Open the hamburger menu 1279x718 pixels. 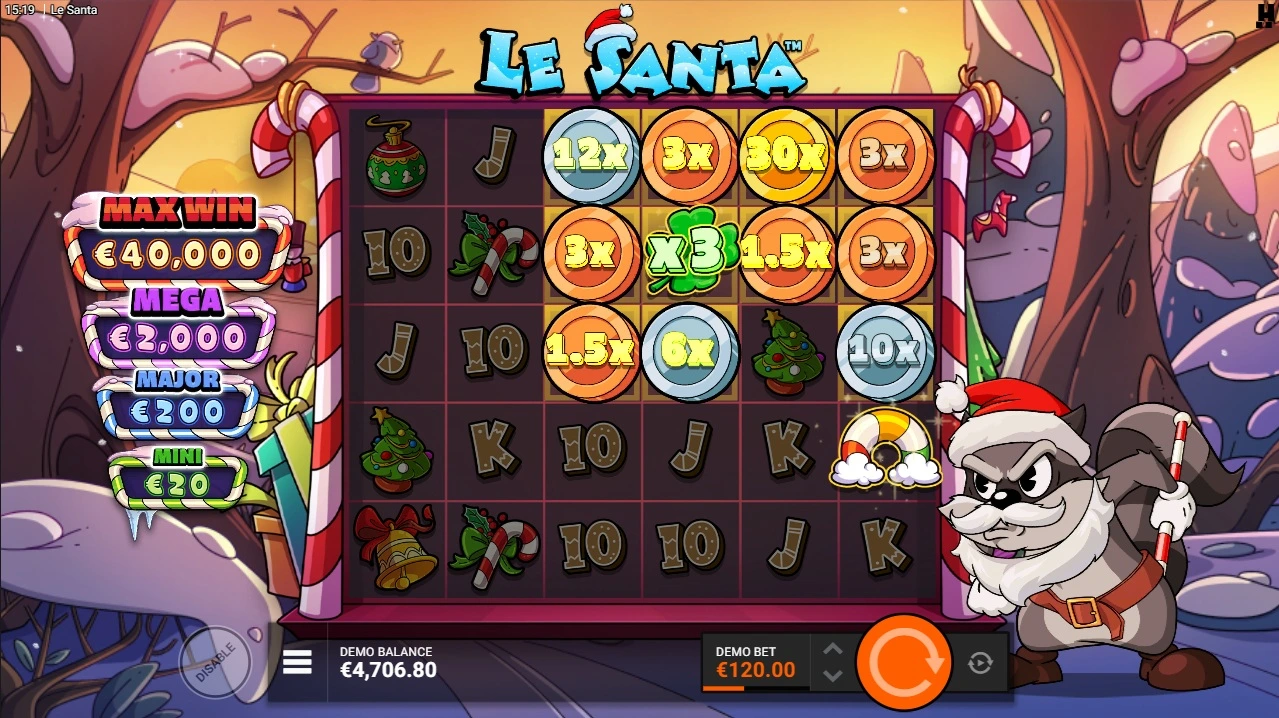[x=297, y=662]
